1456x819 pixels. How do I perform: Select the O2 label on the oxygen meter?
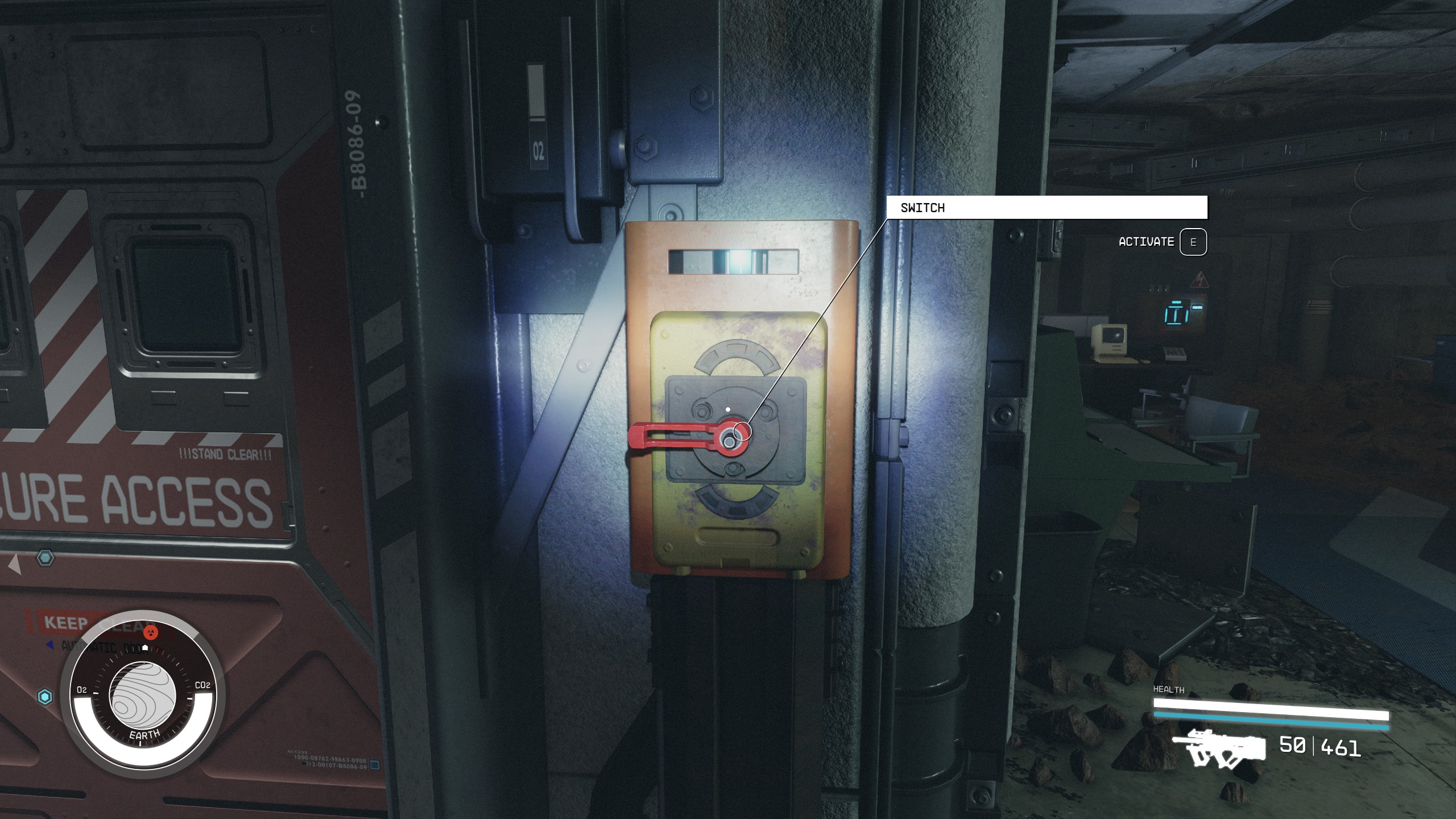(x=82, y=690)
